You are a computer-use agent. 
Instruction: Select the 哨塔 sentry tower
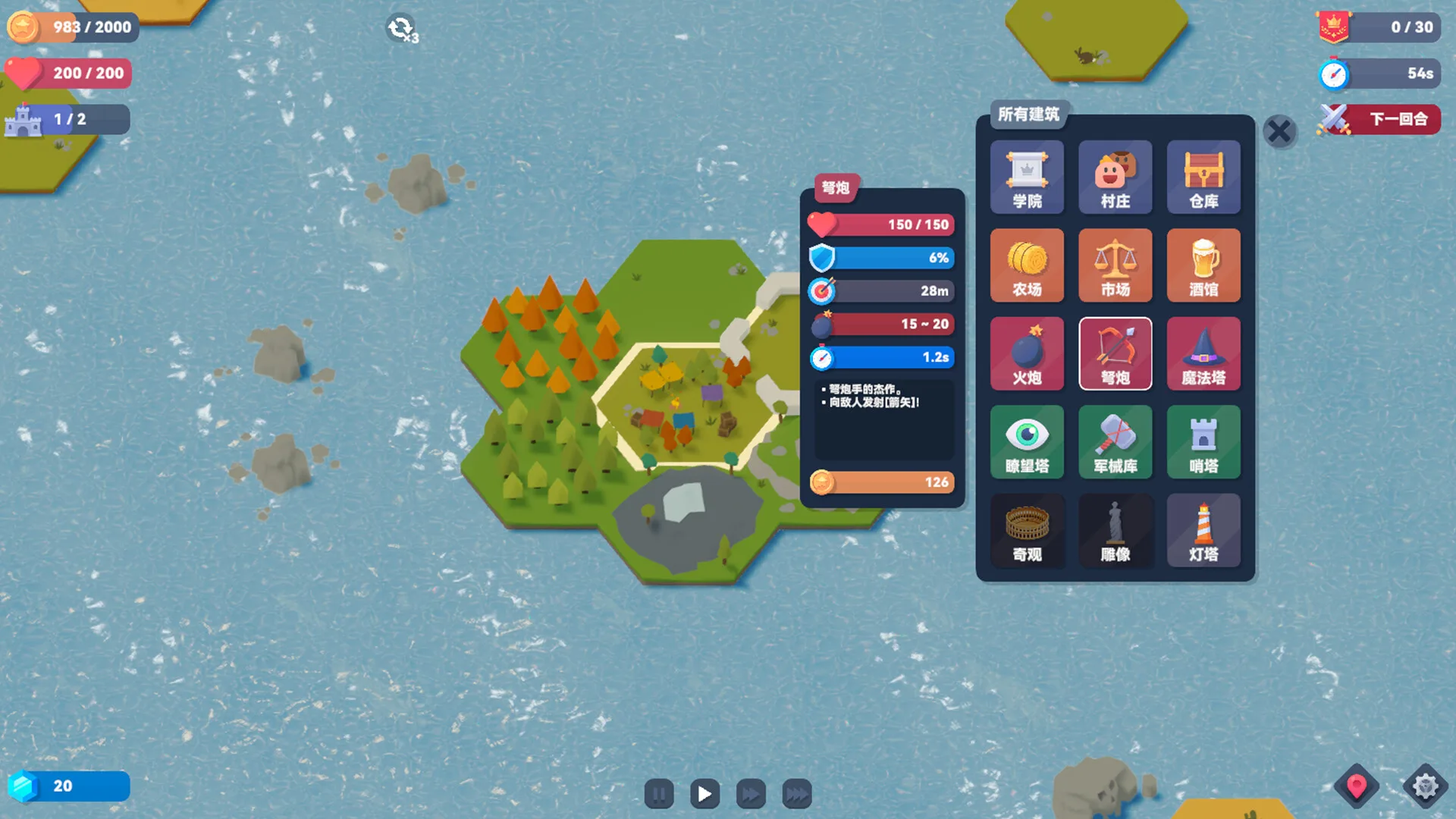click(1203, 442)
